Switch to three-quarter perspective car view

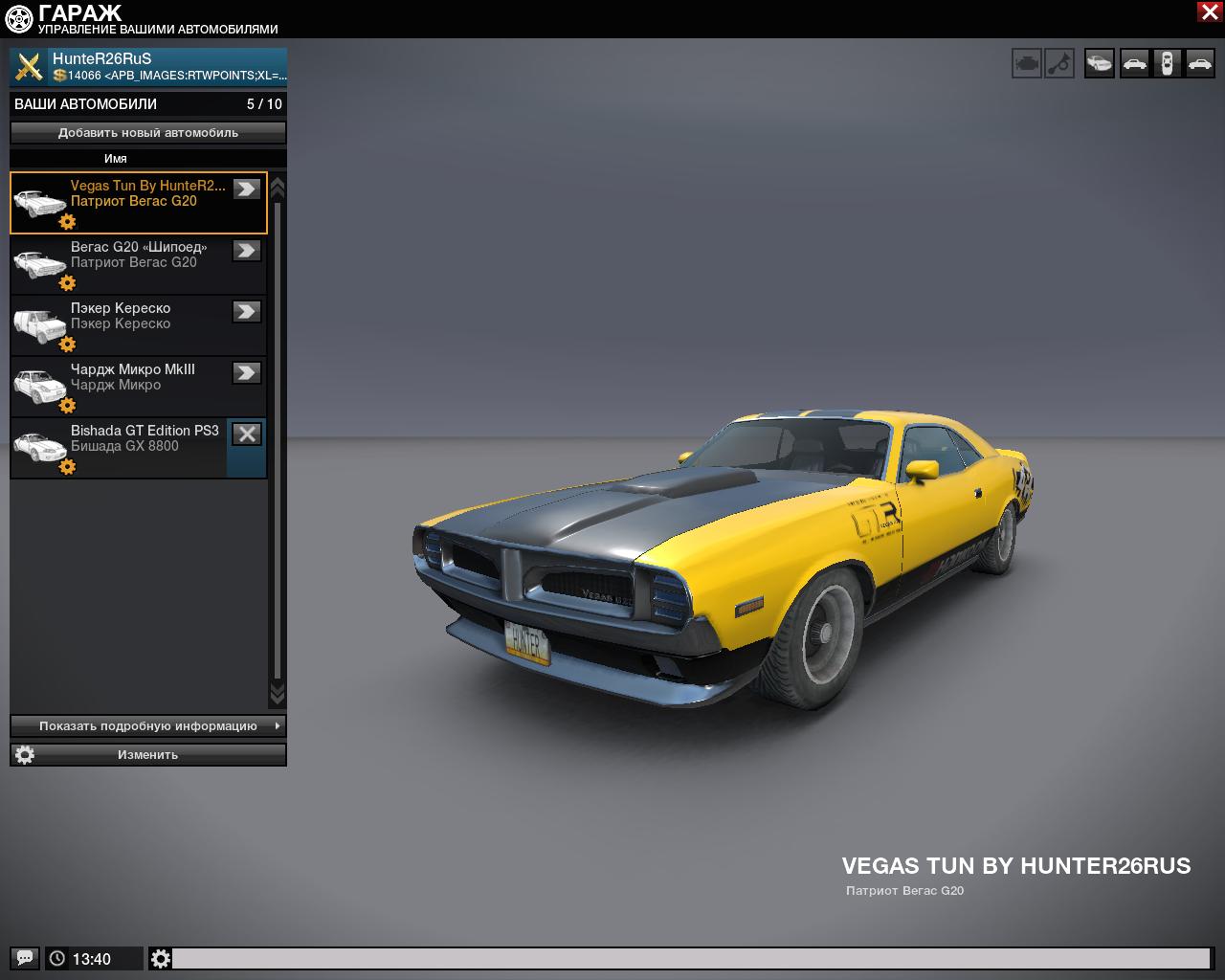[x=1100, y=64]
